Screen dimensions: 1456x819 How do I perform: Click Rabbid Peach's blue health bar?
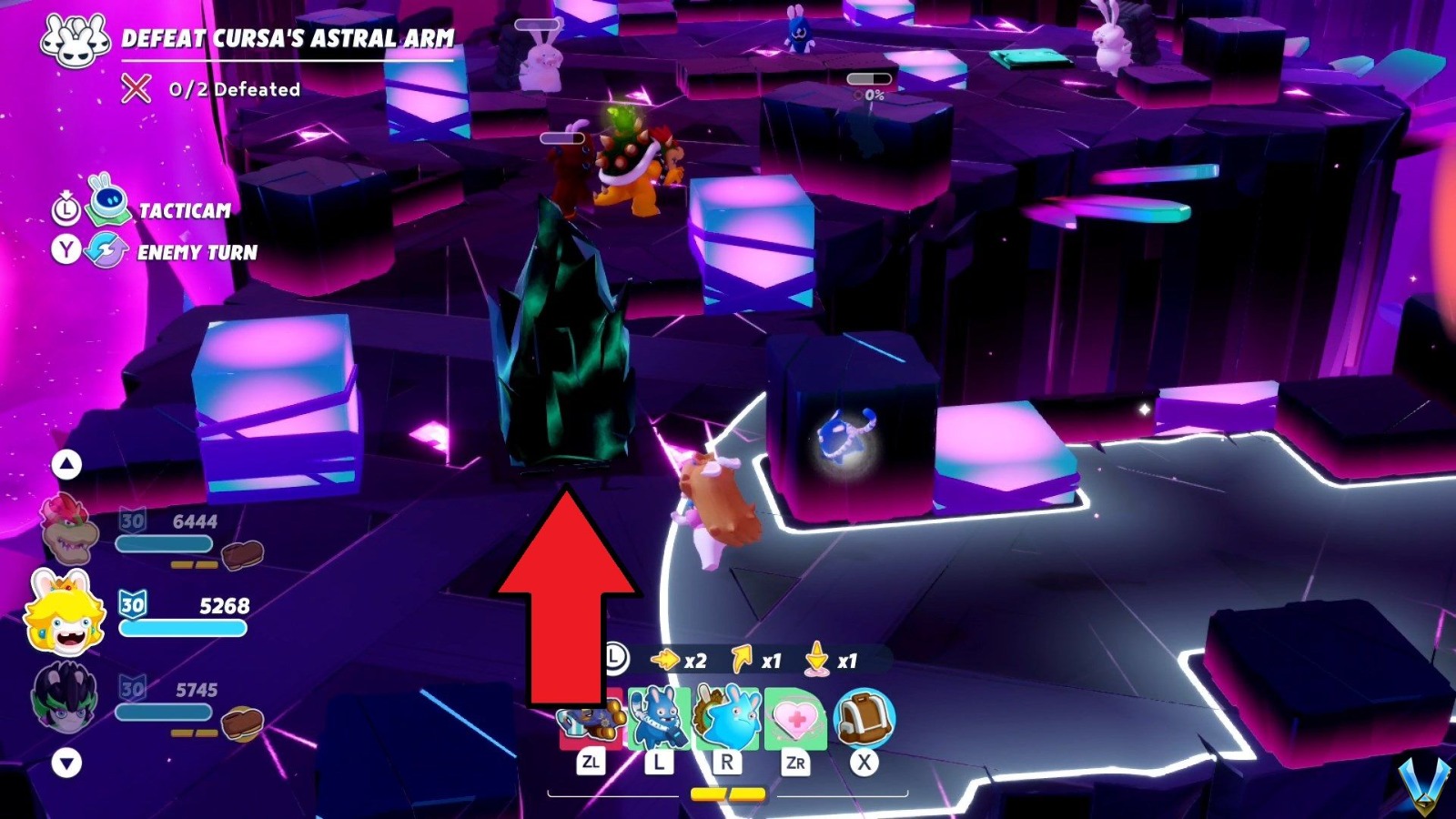point(182,626)
